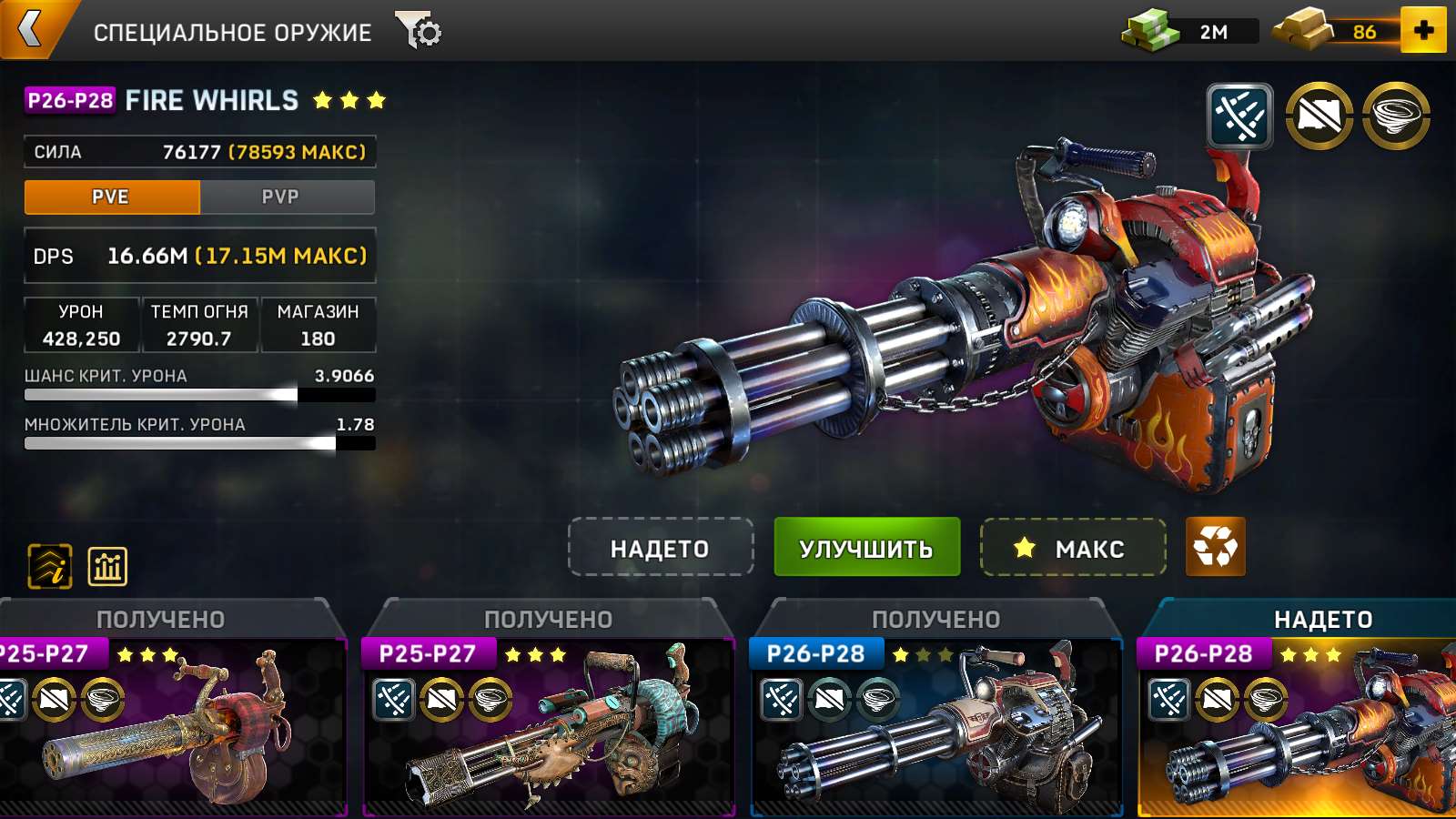Open the weapon info icon
Screen dimensions: 1456x819
pos(50,567)
